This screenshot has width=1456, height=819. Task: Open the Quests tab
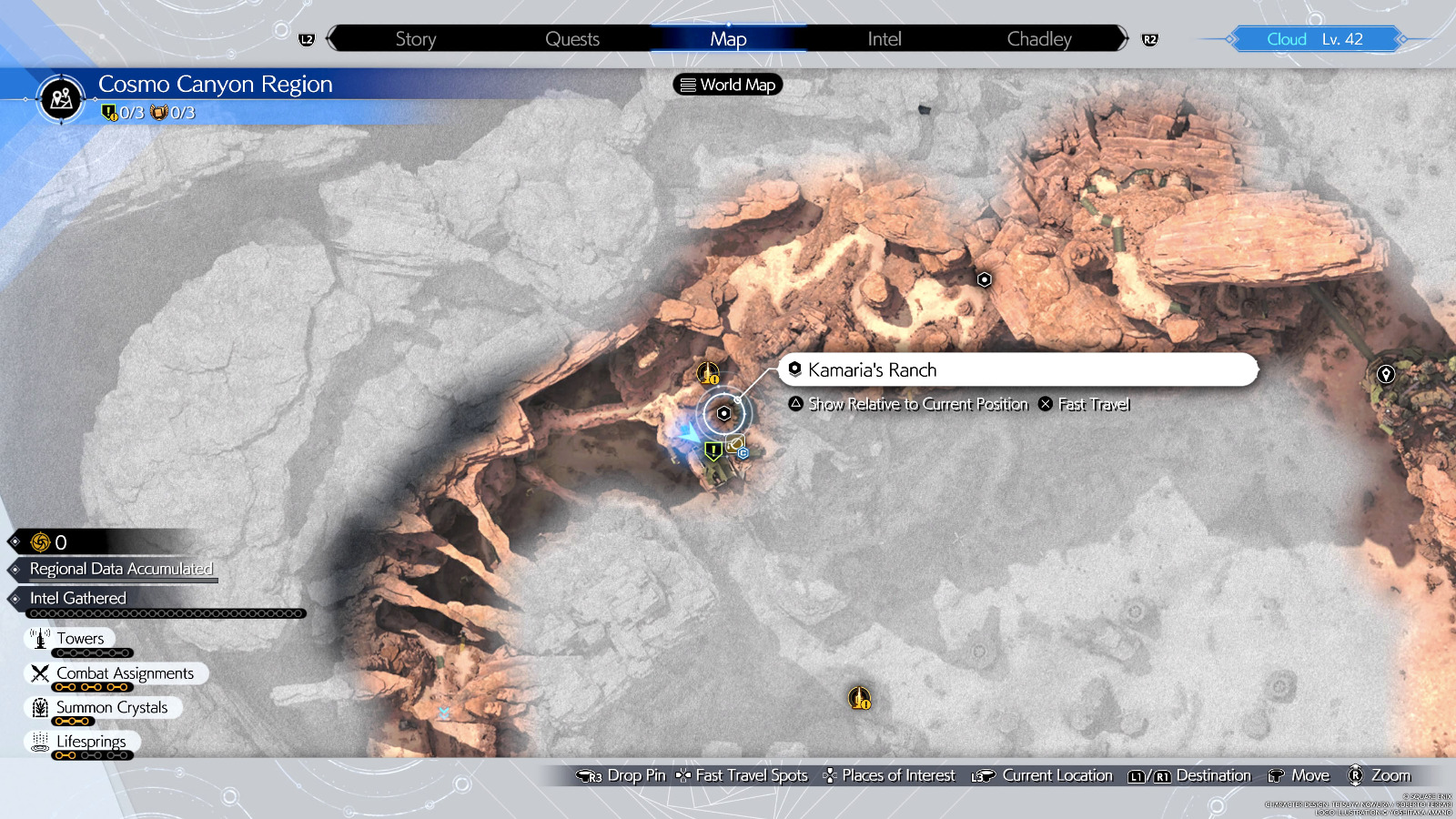(x=572, y=39)
